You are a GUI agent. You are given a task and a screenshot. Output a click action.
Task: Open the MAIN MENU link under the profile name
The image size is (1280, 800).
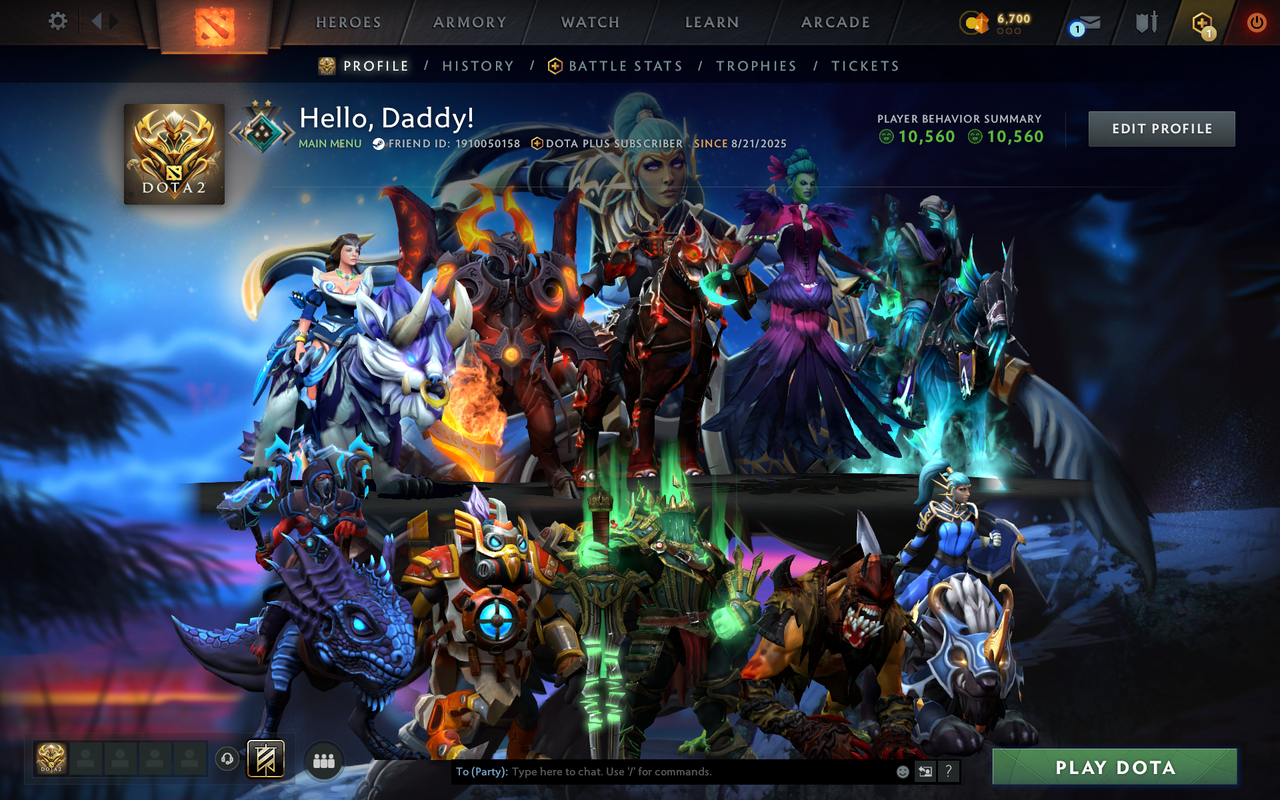[328, 143]
